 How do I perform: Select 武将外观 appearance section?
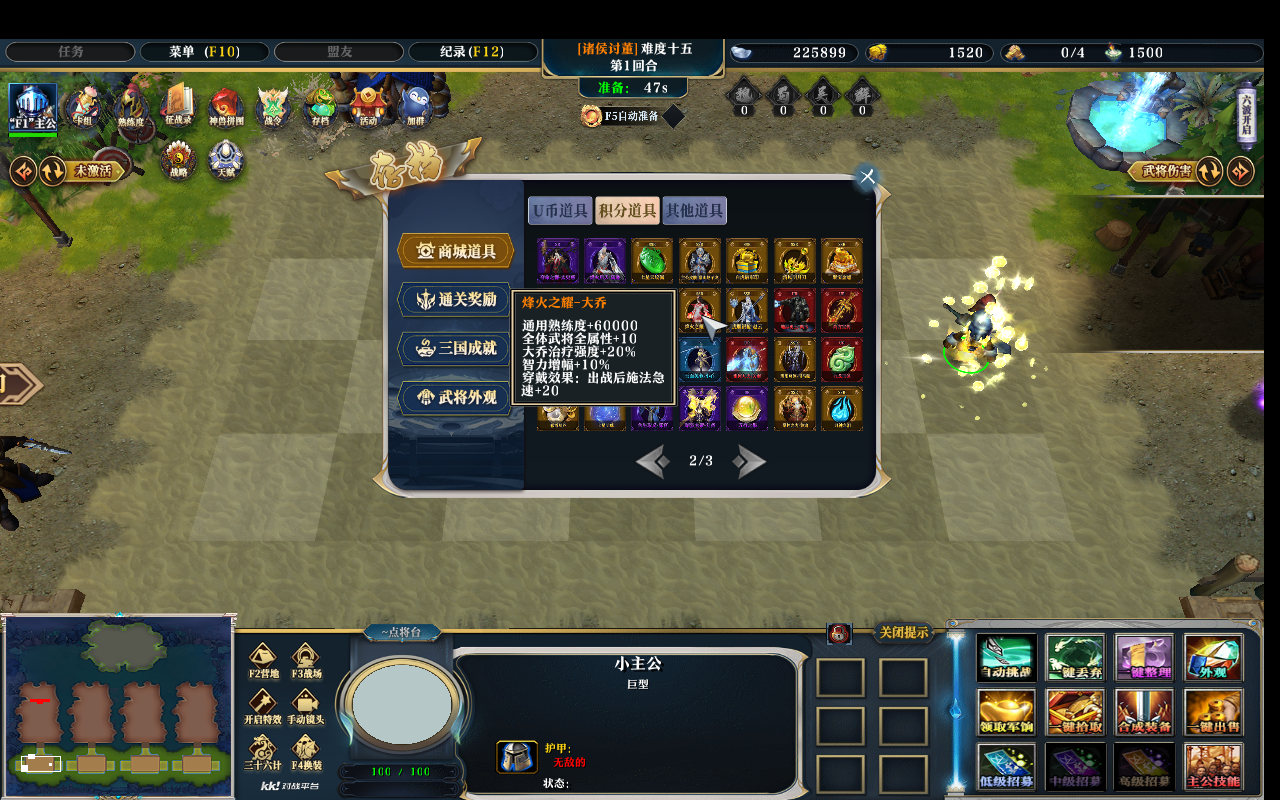pos(455,398)
